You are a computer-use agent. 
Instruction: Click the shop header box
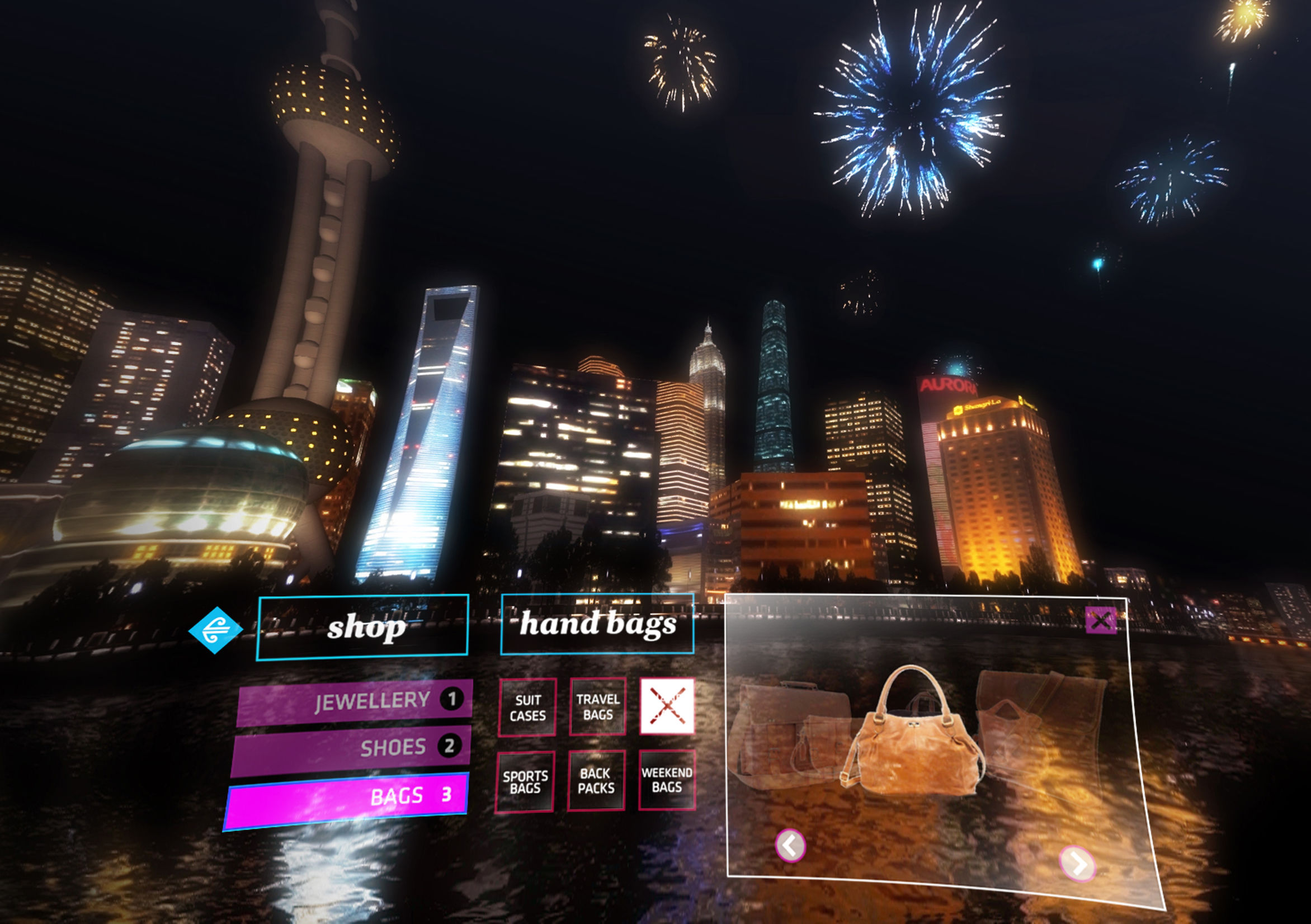pos(362,628)
